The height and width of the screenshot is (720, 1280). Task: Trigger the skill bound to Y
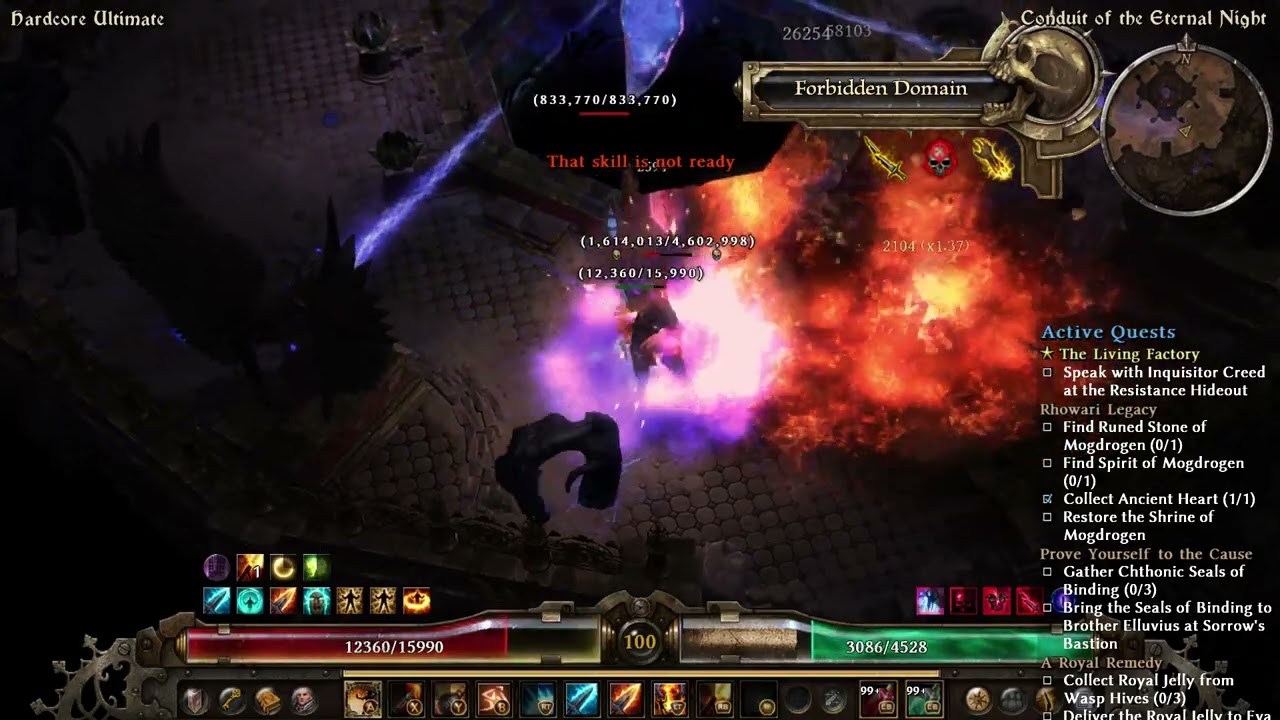coord(451,699)
